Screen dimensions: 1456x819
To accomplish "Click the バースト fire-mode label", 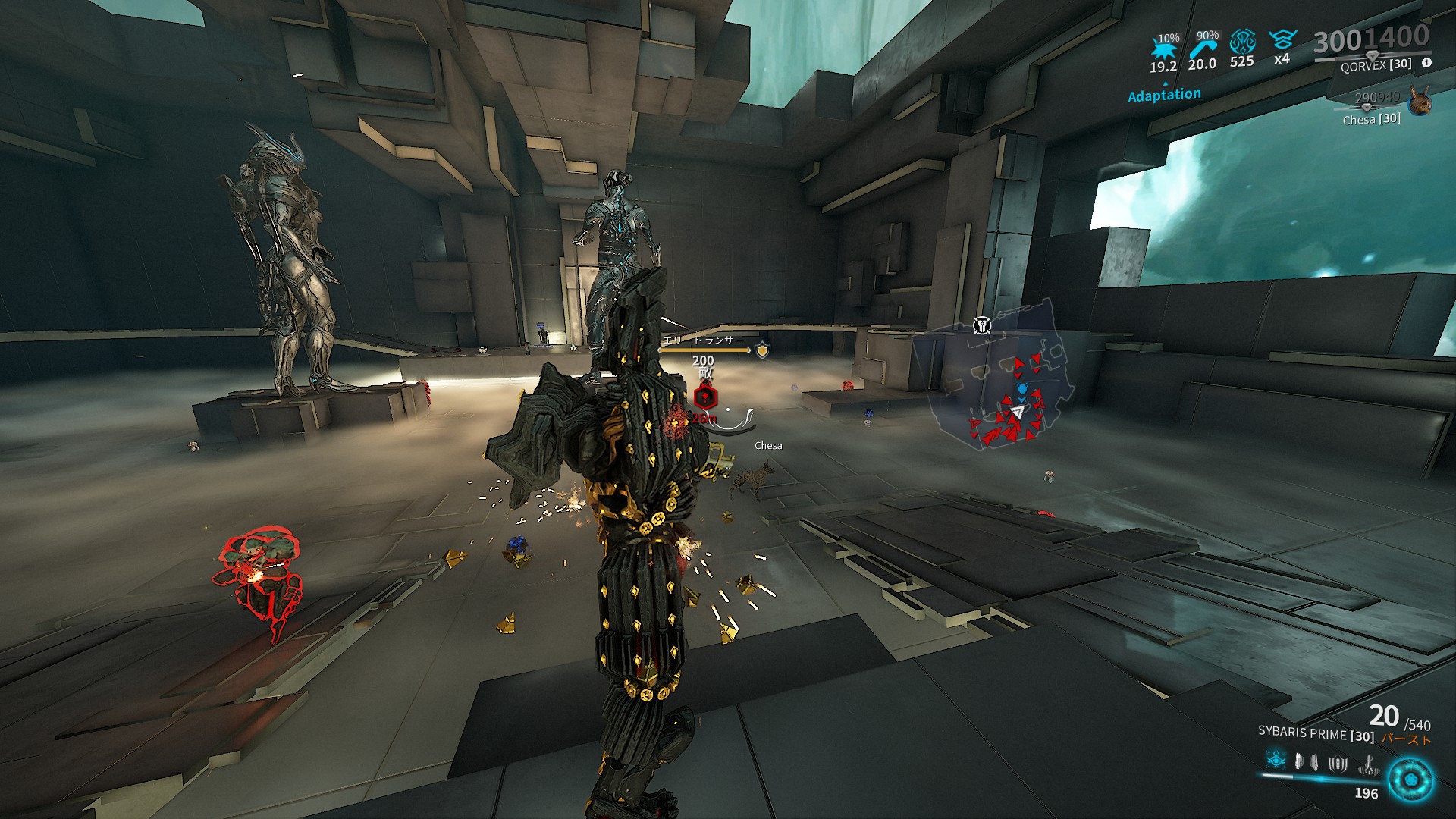I will (1407, 739).
